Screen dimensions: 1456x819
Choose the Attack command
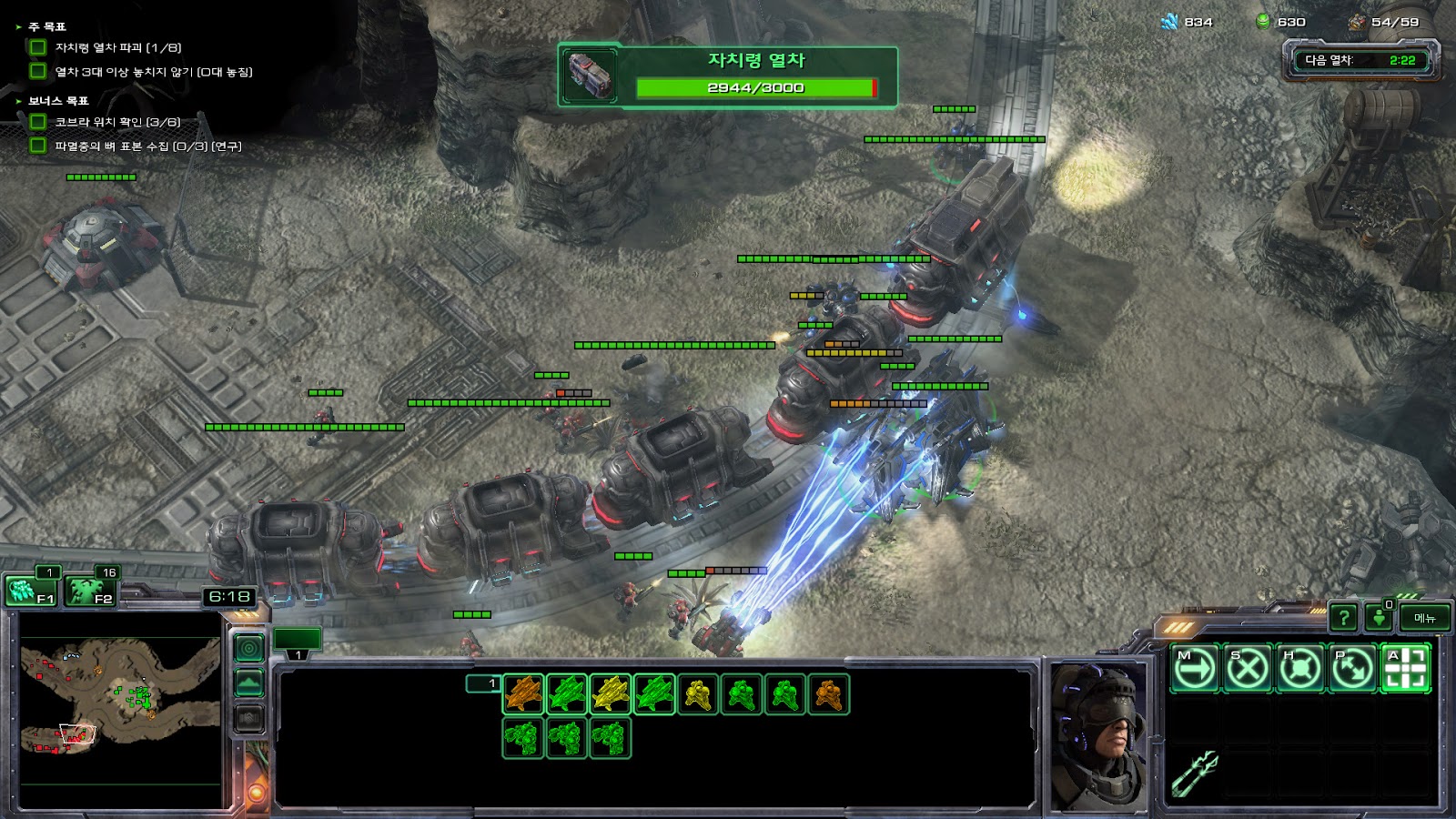tap(1405, 669)
